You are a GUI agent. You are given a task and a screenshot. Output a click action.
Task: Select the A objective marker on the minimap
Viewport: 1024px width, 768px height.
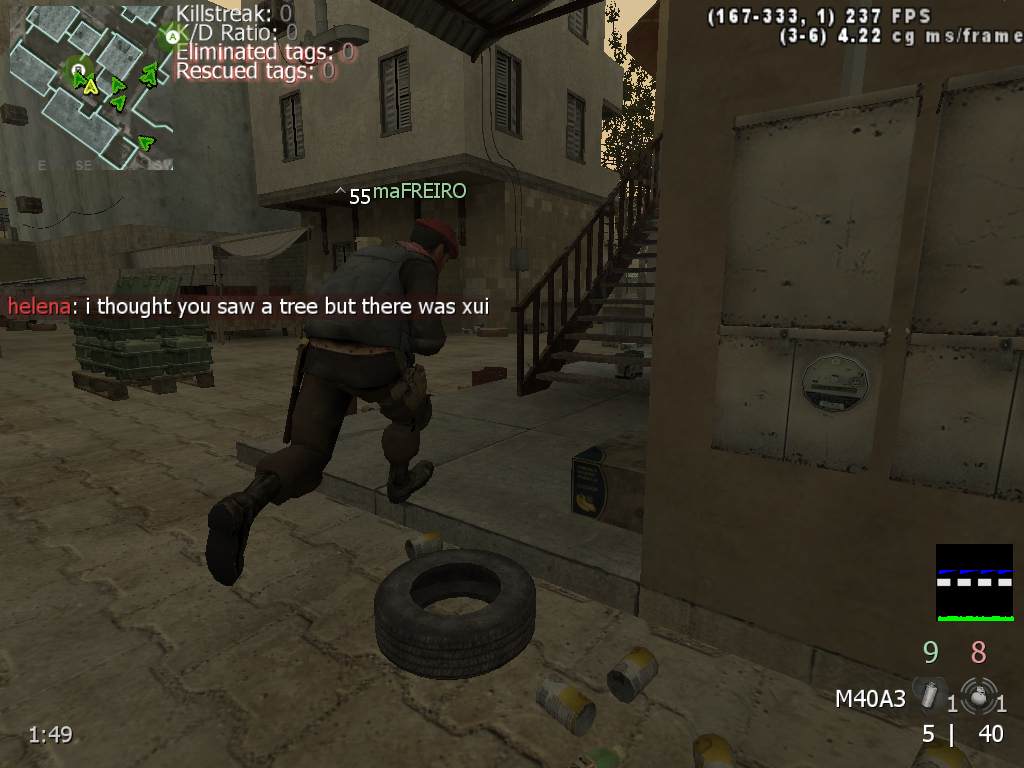tap(172, 37)
